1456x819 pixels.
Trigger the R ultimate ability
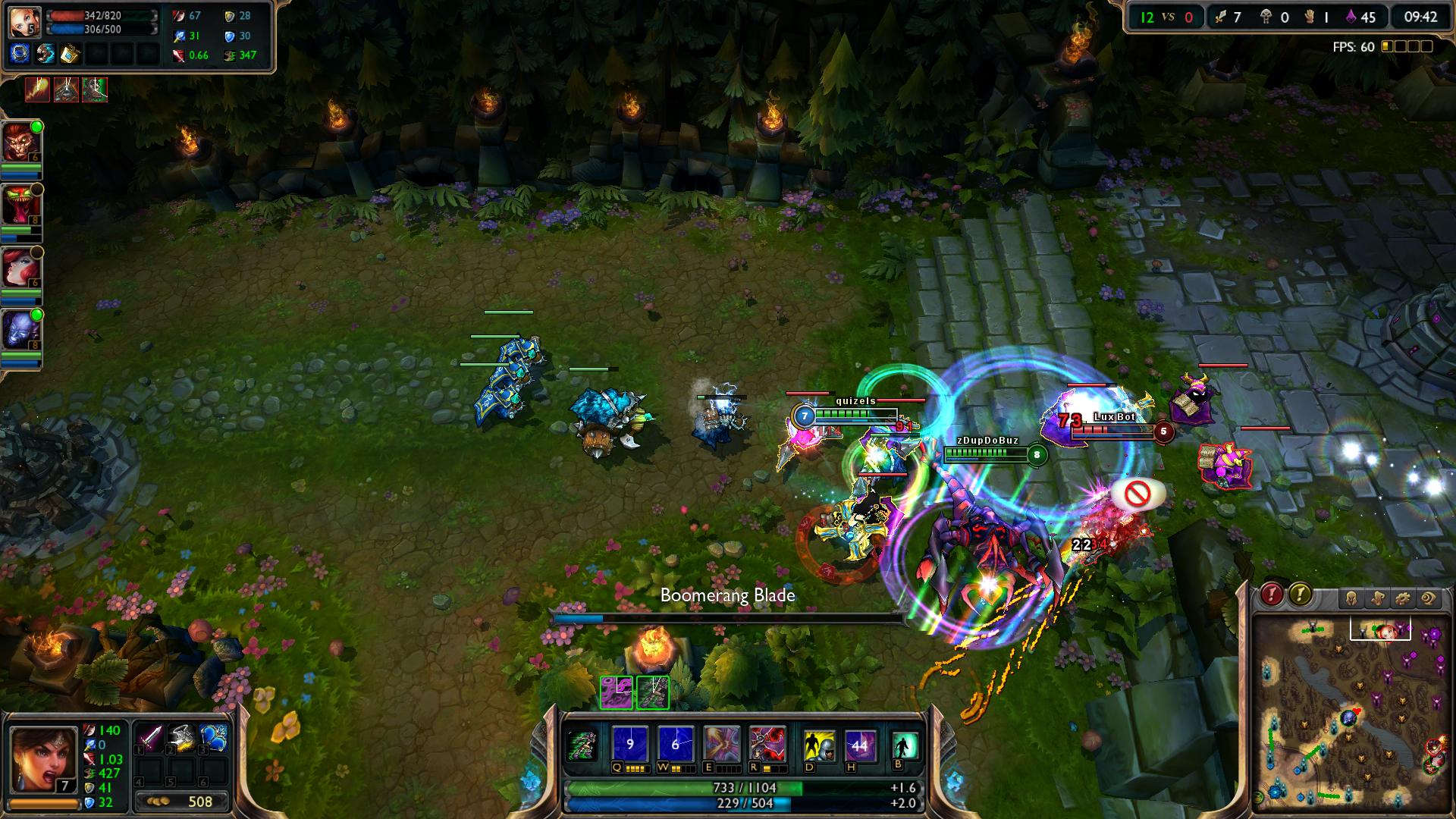click(767, 744)
